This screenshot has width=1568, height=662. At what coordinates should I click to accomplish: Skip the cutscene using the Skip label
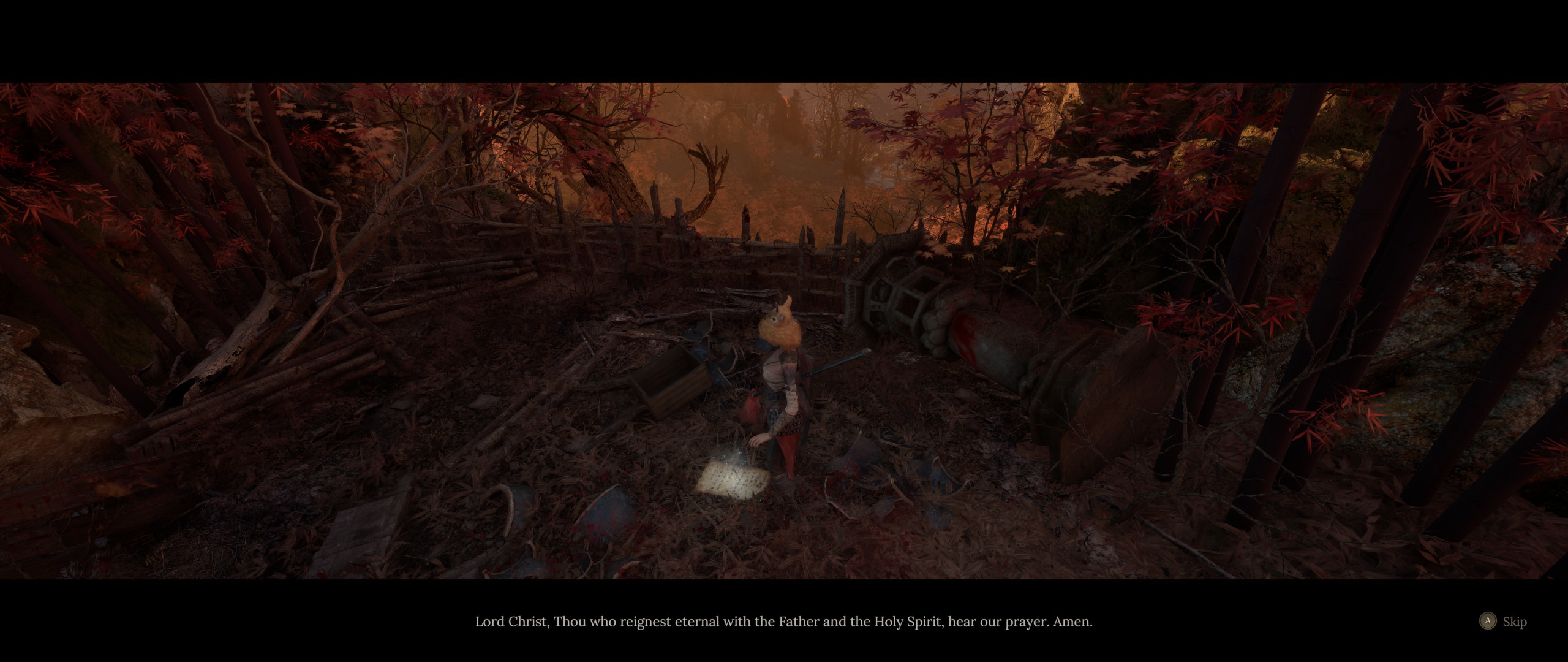point(1514,622)
